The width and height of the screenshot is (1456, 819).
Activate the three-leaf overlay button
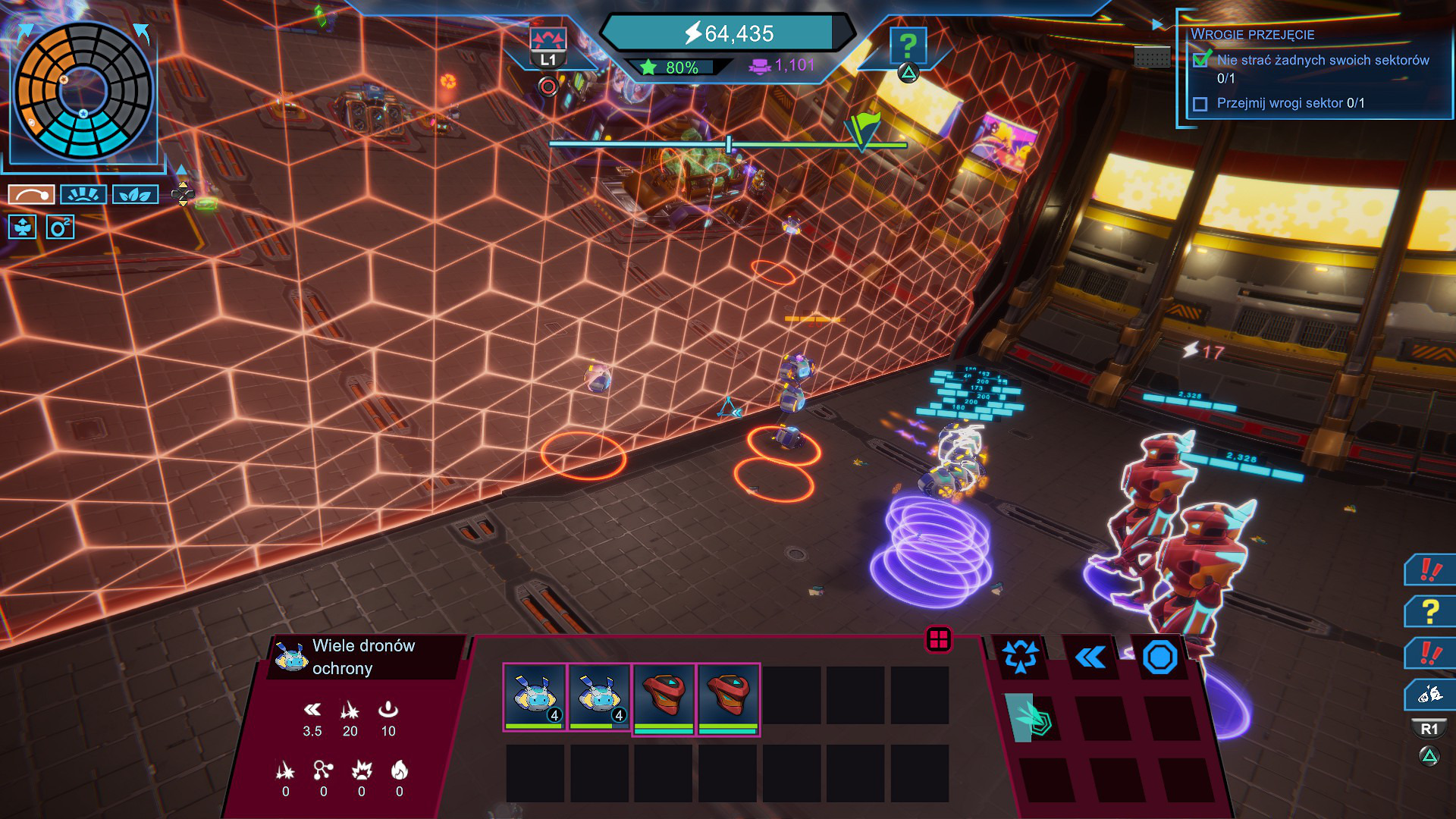click(x=135, y=195)
